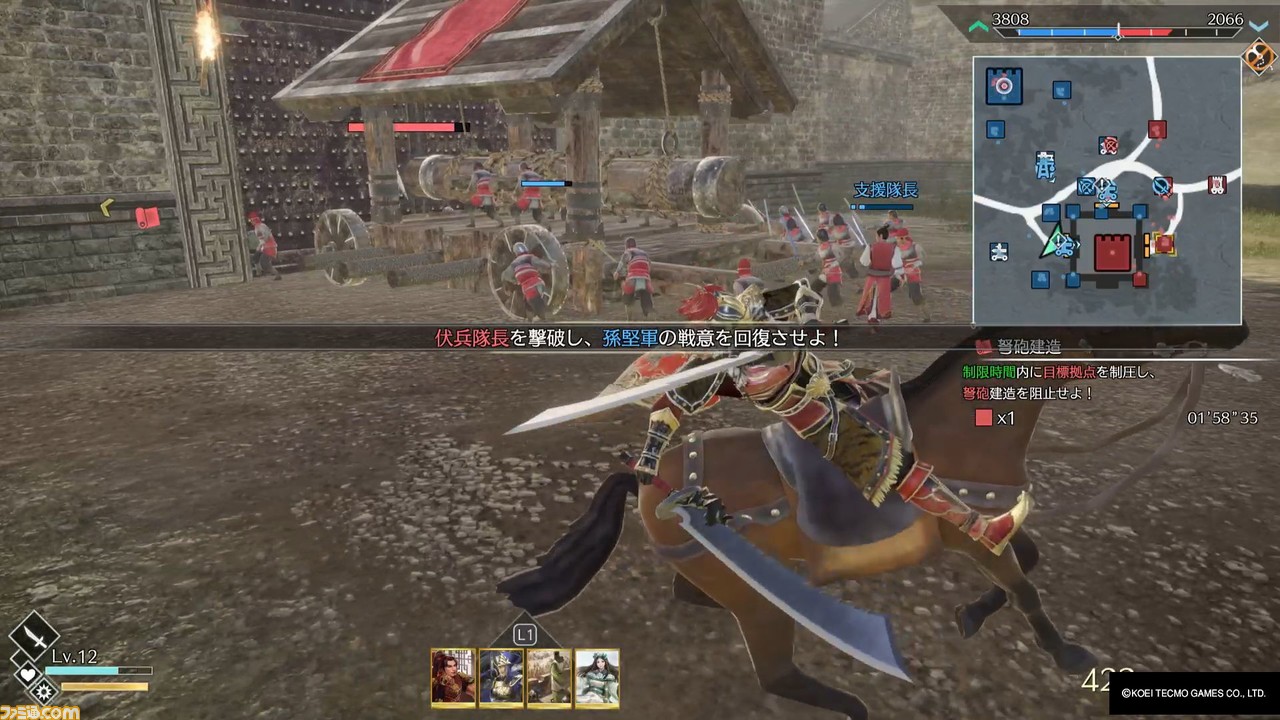The width and height of the screenshot is (1280, 720).
Task: Click the green up-chevron beside allied score
Action: (x=979, y=26)
